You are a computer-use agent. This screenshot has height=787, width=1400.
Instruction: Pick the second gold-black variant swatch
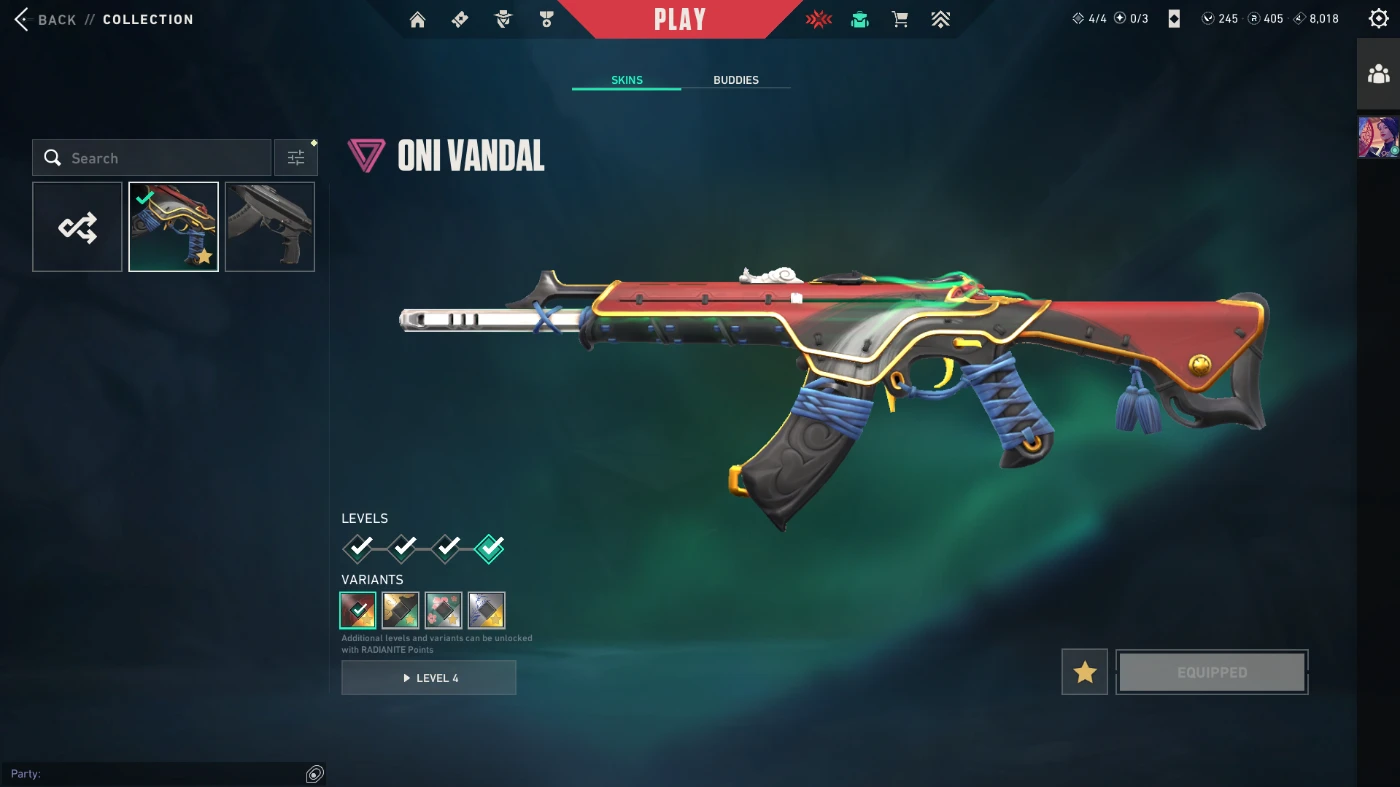click(400, 610)
